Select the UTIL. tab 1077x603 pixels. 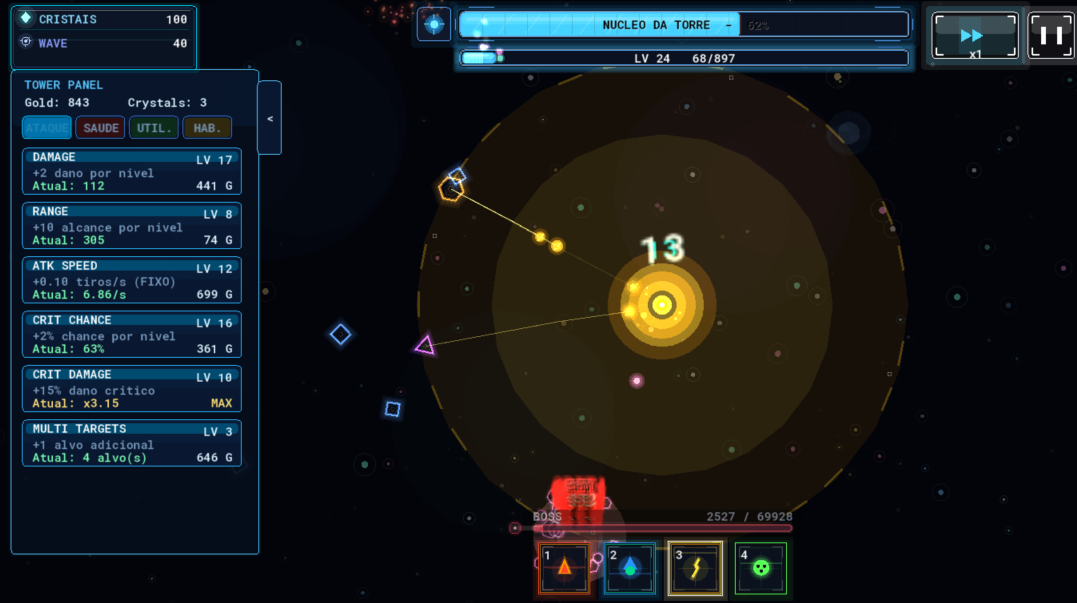click(x=154, y=128)
